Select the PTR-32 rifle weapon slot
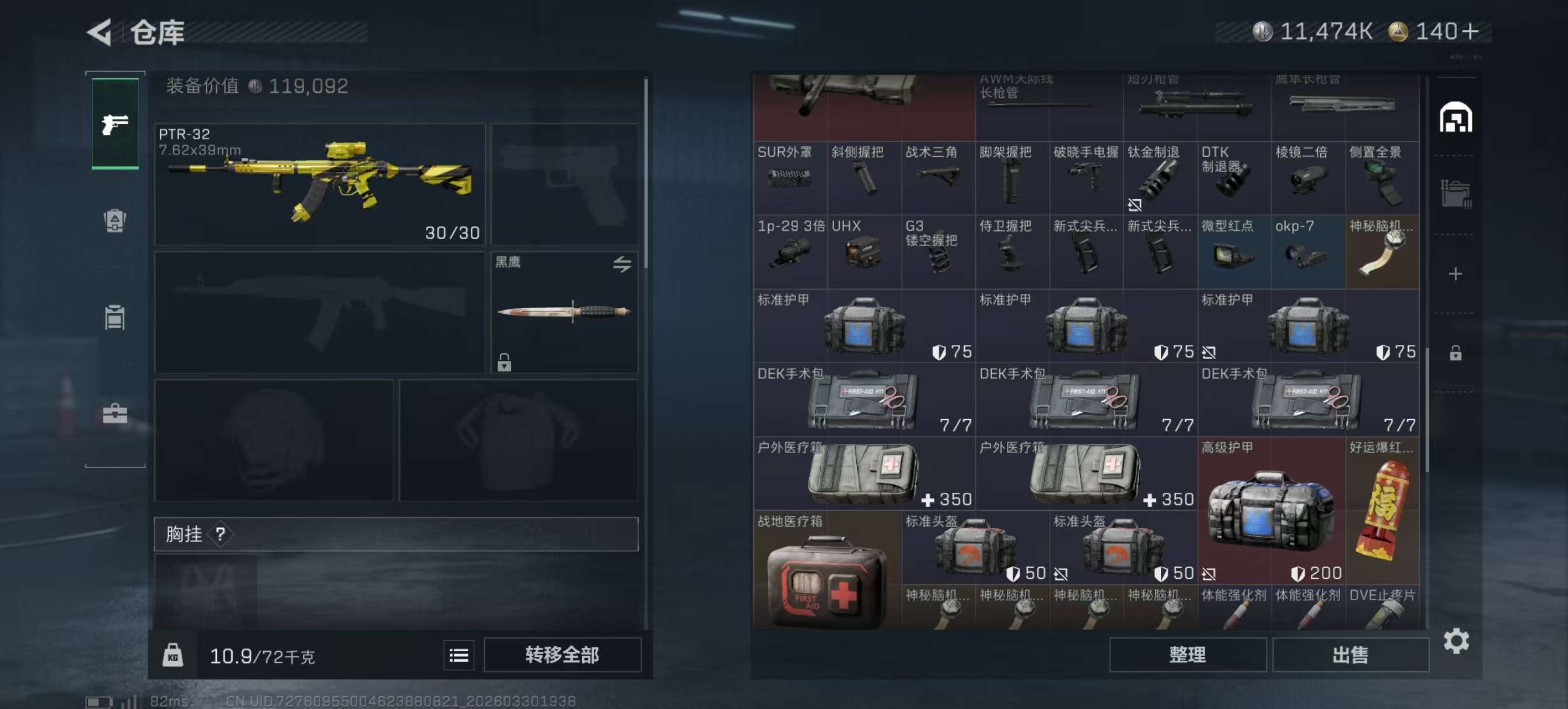Viewport: 1568px width, 709px height. point(320,184)
